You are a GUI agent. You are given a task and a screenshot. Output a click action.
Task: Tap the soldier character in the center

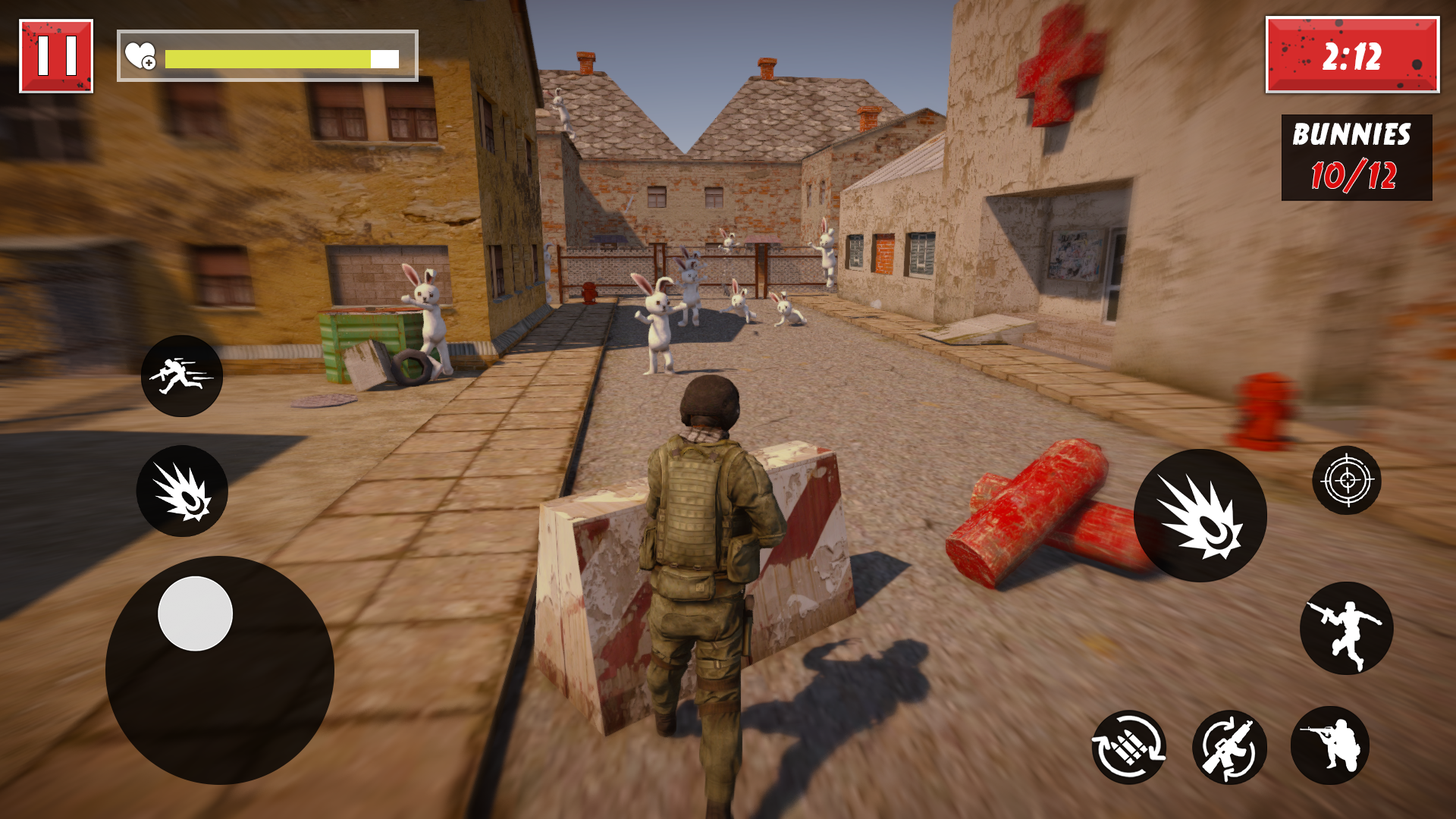(705, 531)
